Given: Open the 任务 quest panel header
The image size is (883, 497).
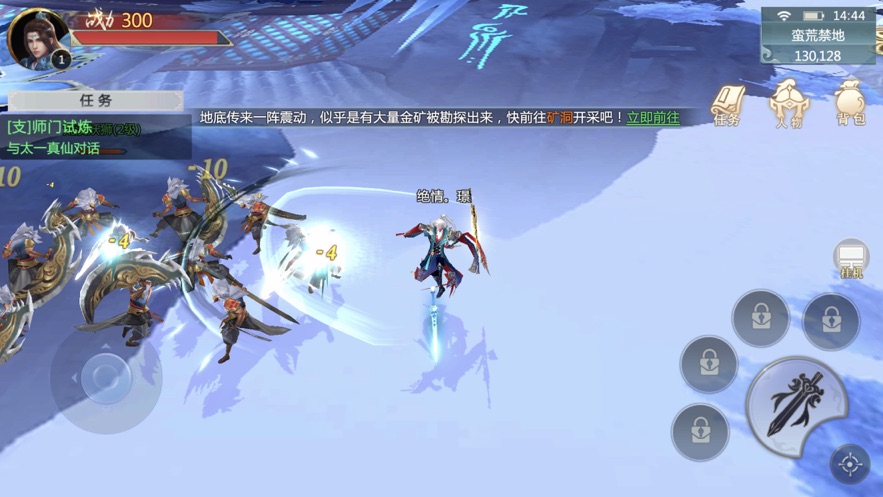Looking at the screenshot, I should (x=96, y=101).
